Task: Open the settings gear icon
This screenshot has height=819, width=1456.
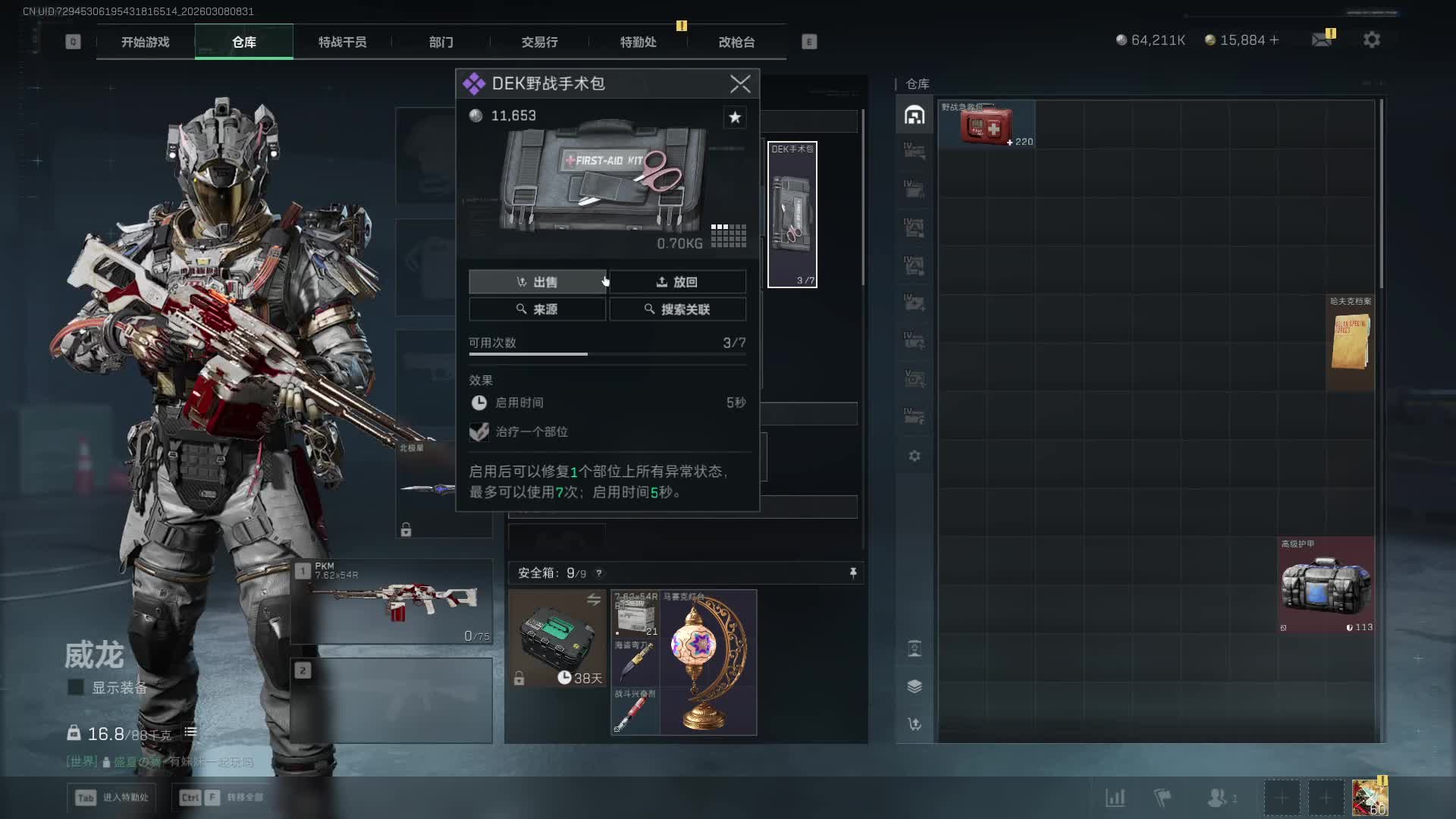Action: click(x=1371, y=39)
